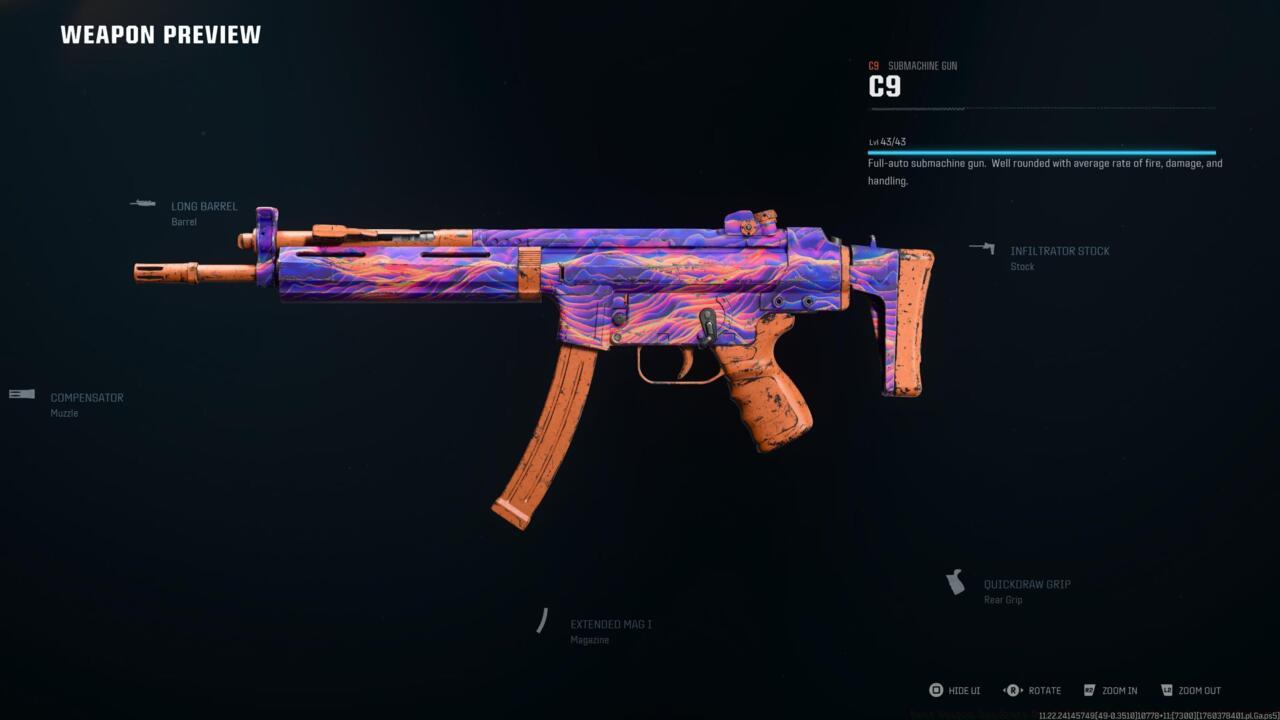The height and width of the screenshot is (720, 1280).
Task: Click the C9 weapon name header
Action: click(884, 86)
